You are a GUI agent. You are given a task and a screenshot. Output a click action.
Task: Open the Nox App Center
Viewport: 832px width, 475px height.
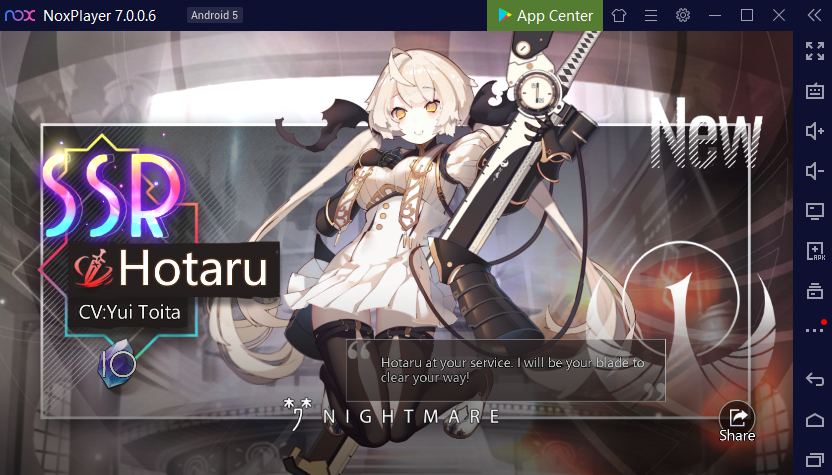tap(546, 15)
